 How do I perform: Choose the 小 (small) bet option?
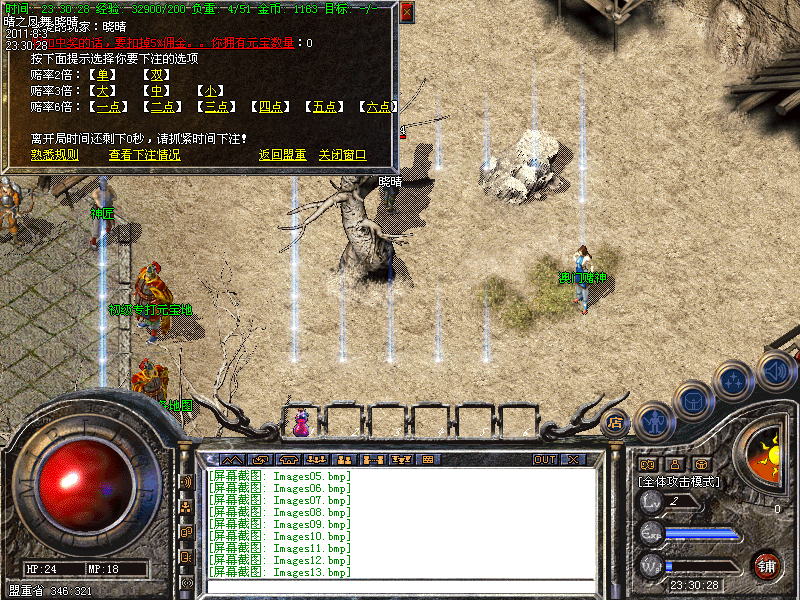pos(210,91)
